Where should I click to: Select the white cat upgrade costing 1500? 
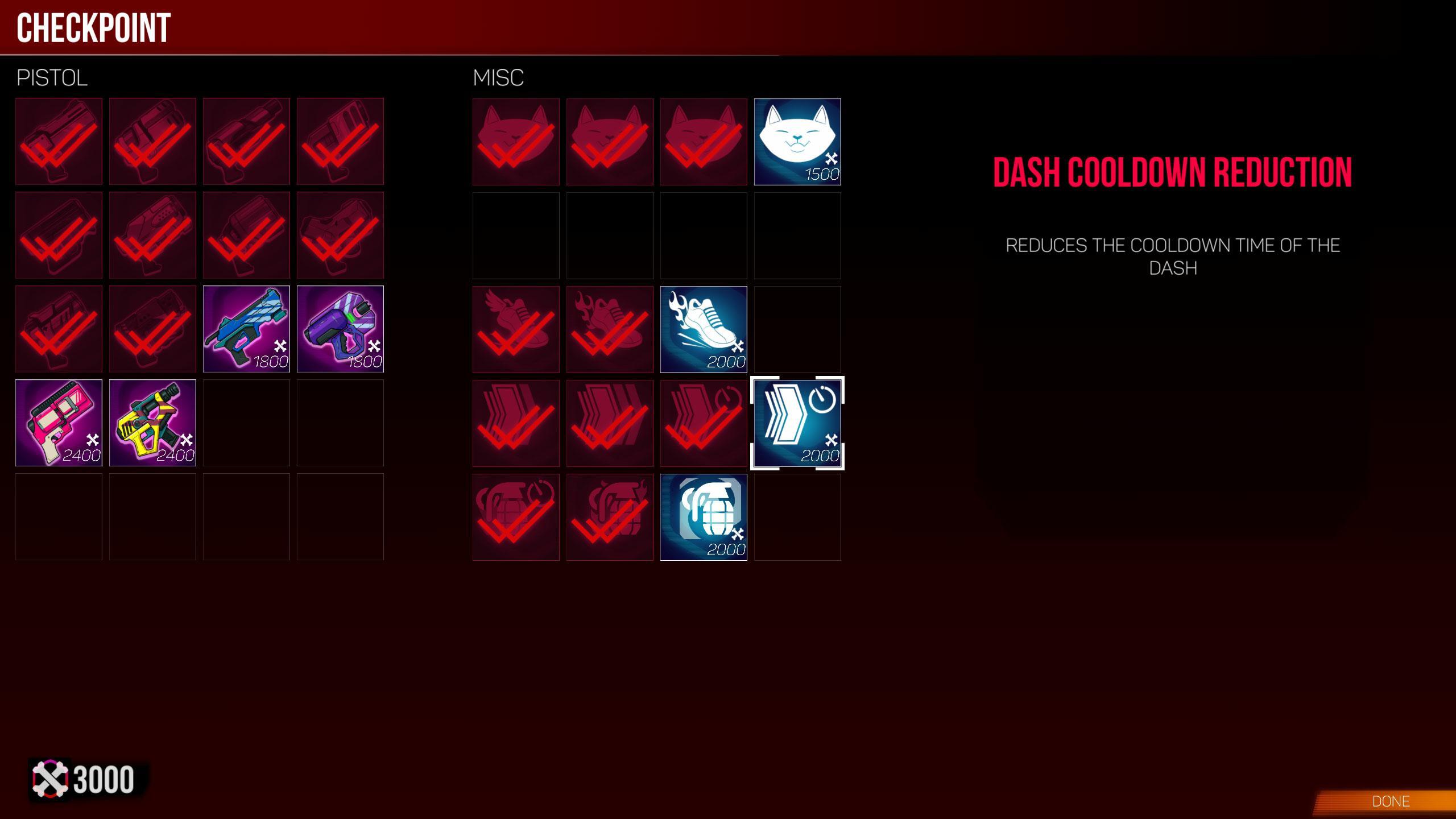coord(797,141)
